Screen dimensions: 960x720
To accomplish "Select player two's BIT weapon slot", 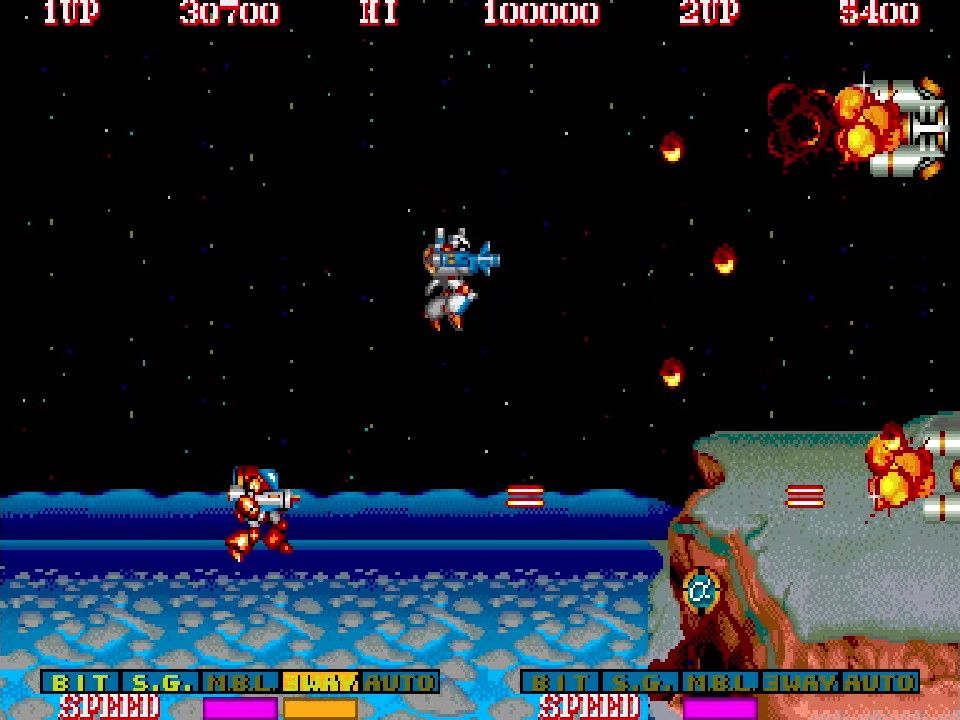I will coord(562,683).
